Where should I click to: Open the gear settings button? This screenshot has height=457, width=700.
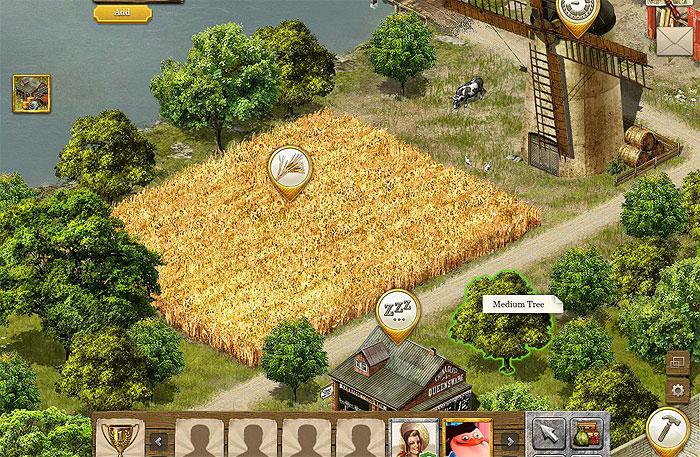click(679, 389)
